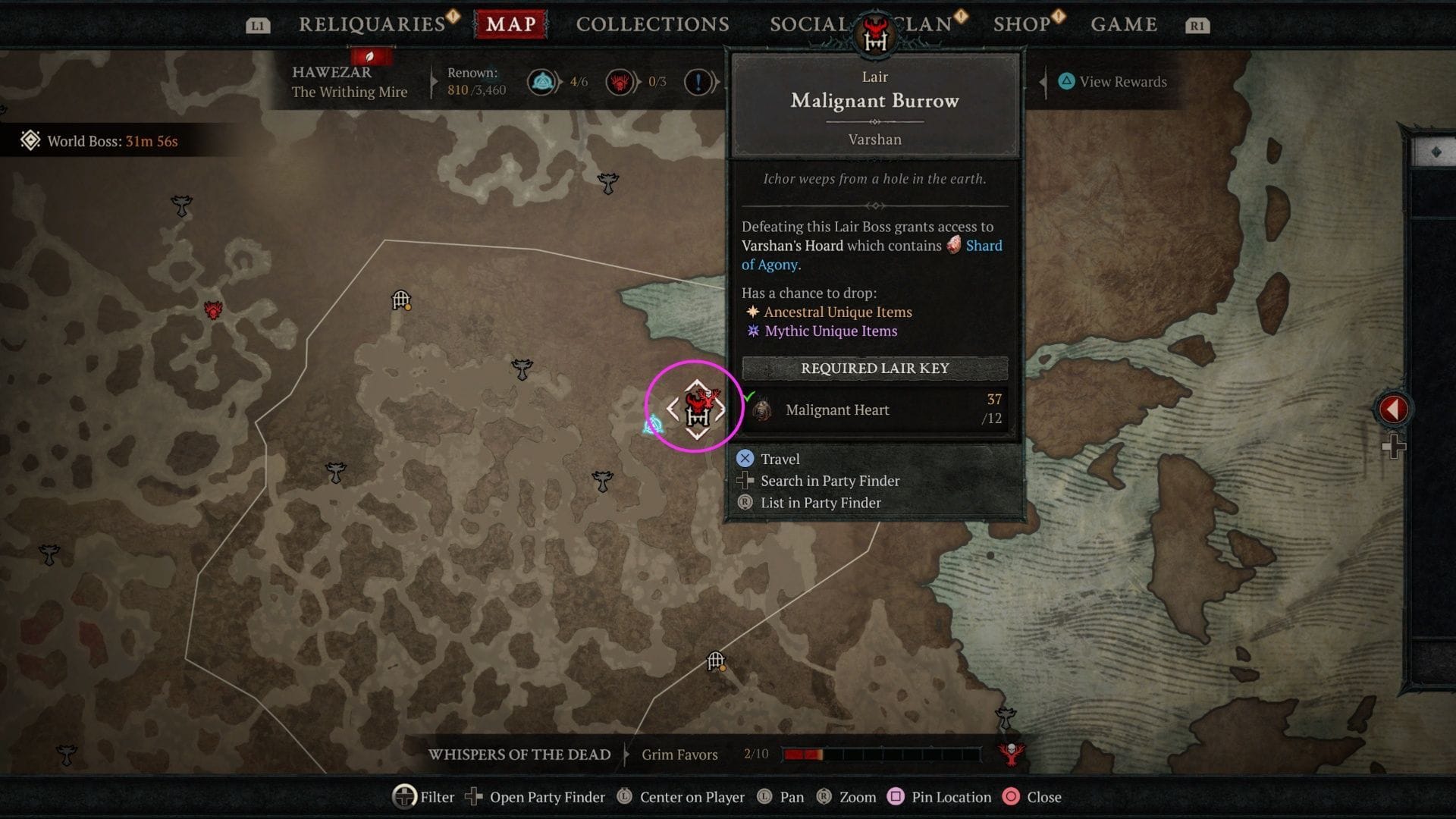Viewport: 1456px width, 819px height.
Task: Click Search in Party Finder
Action: pos(829,481)
